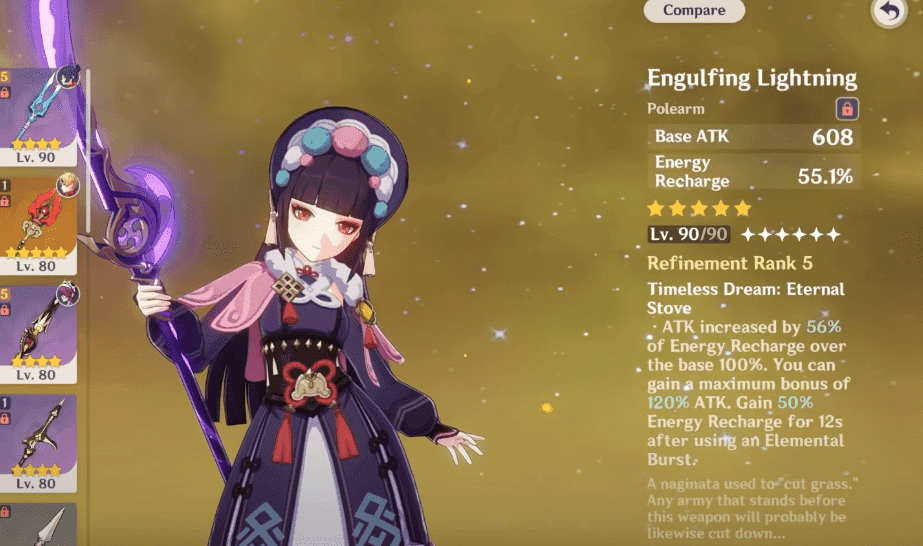Go back using the return arrow
Screen dimensions: 923x546
(888, 12)
